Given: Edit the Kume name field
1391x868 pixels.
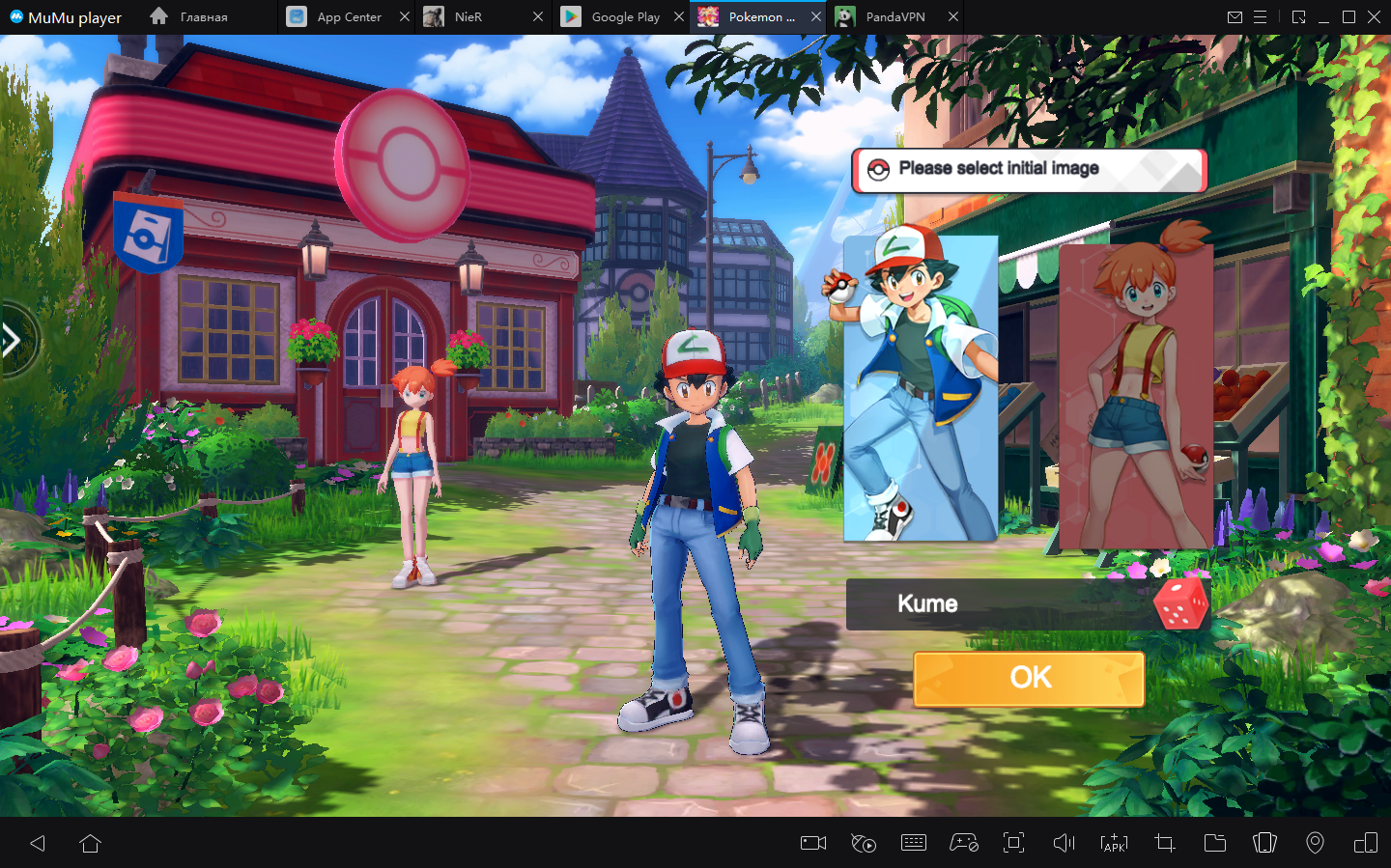Looking at the screenshot, I should coord(995,604).
